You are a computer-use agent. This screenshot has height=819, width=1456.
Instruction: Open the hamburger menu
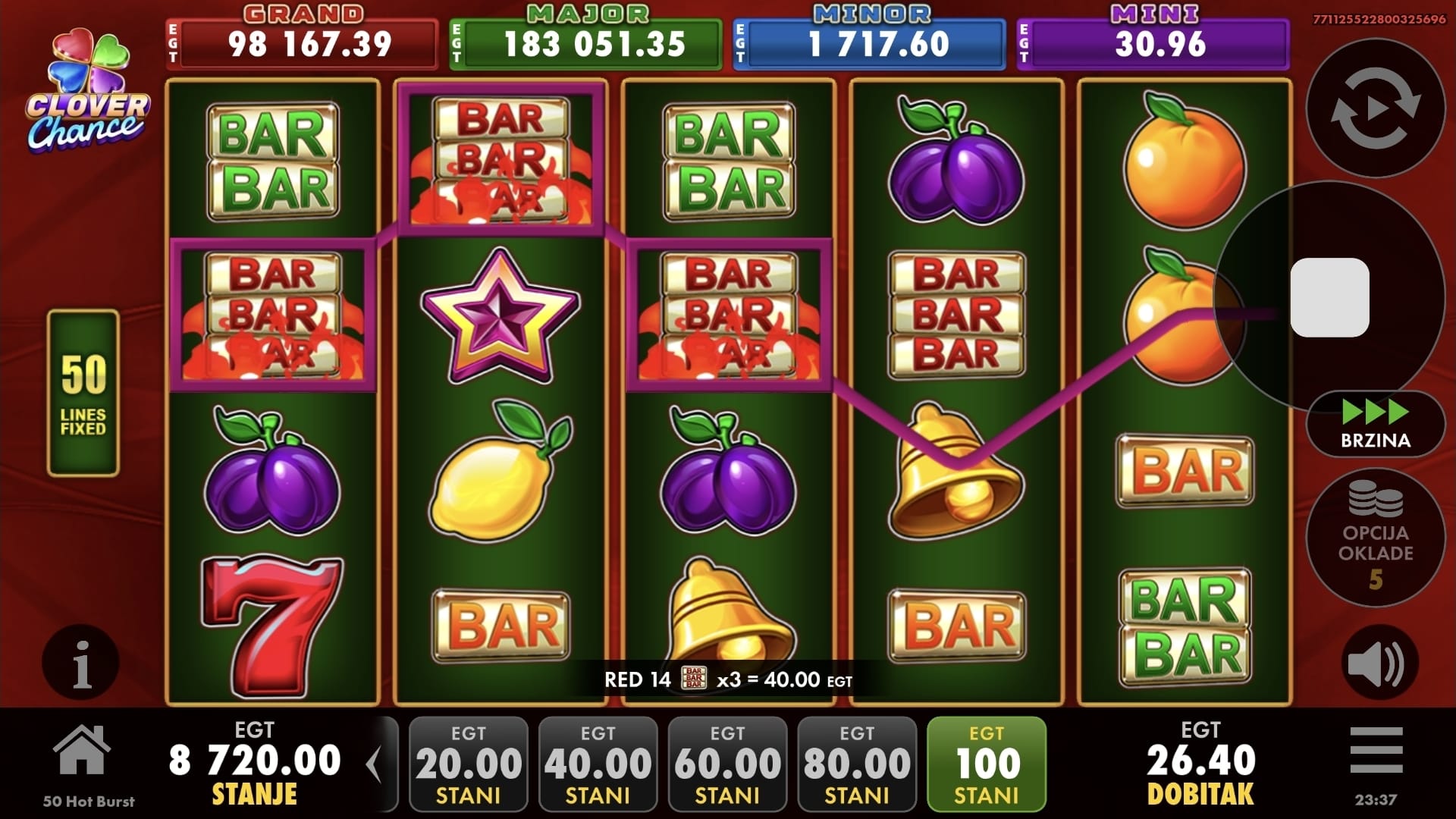point(1376,750)
